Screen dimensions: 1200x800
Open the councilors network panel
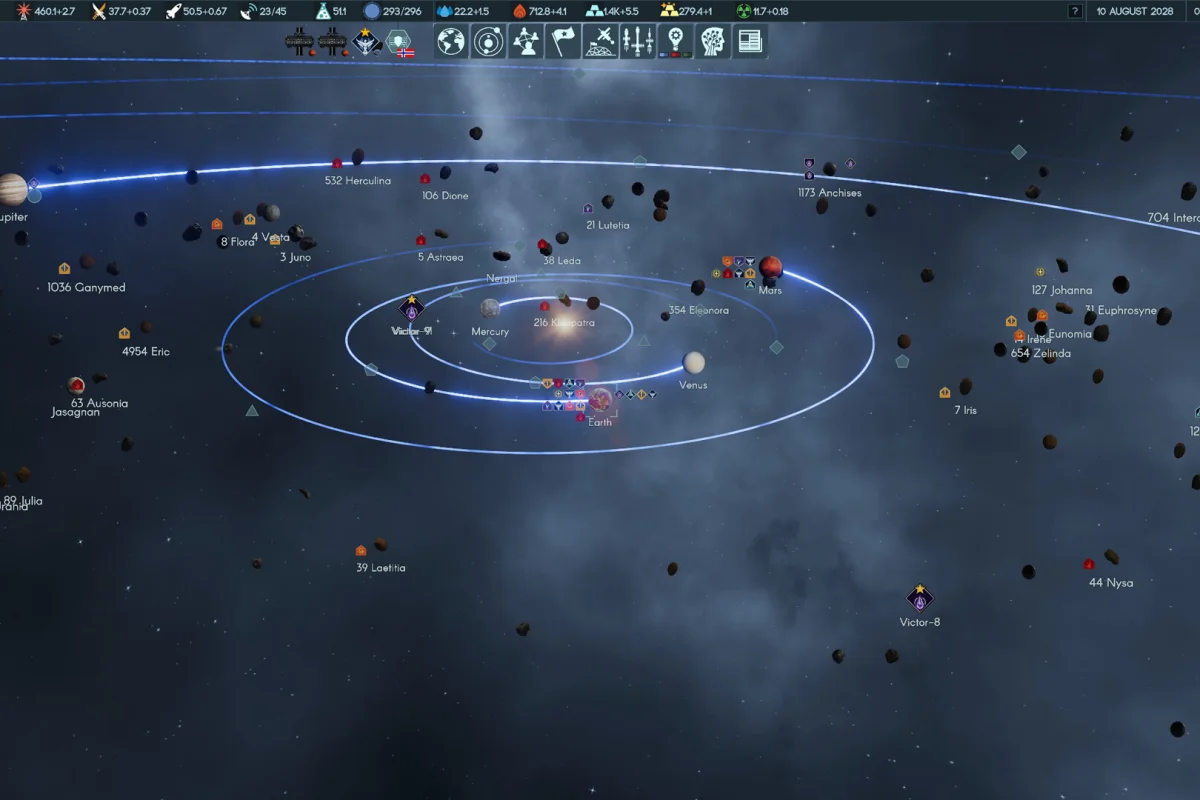[526, 41]
